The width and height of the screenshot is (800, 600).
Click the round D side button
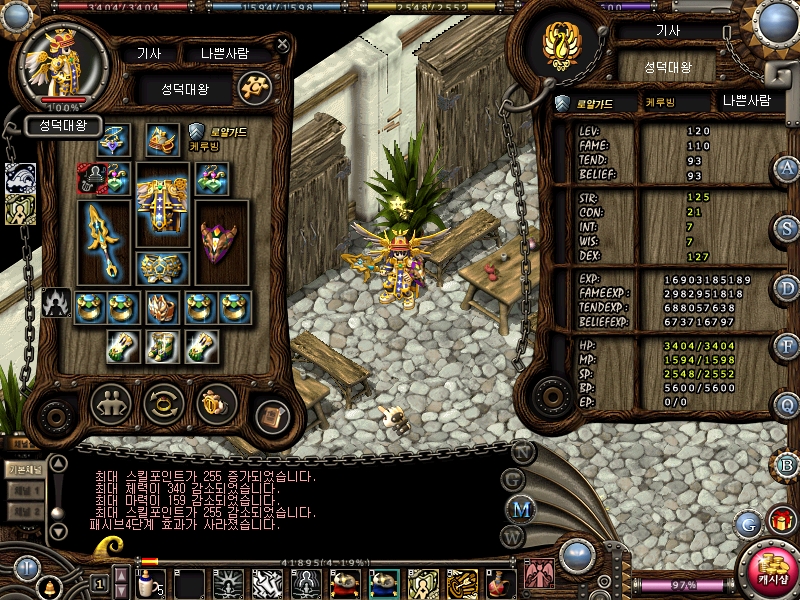coord(788,287)
